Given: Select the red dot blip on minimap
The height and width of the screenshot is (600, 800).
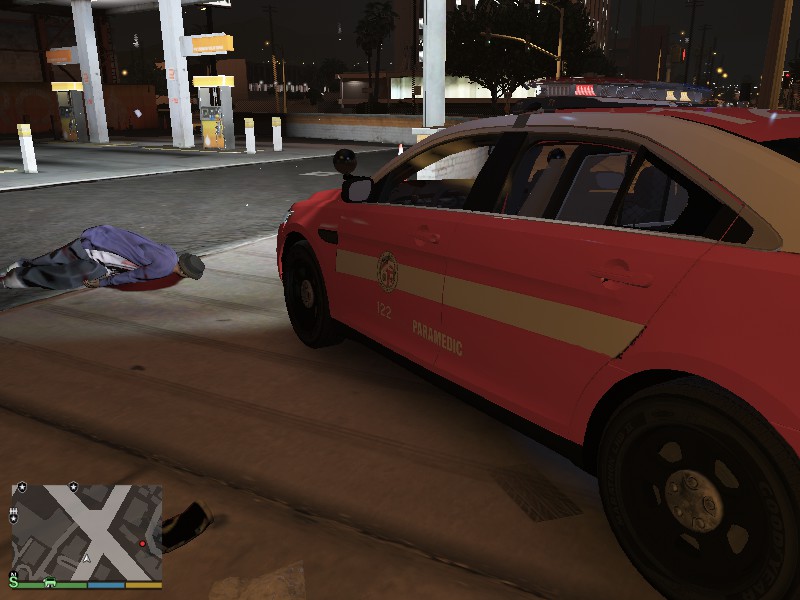Looking at the screenshot, I should tap(143, 544).
